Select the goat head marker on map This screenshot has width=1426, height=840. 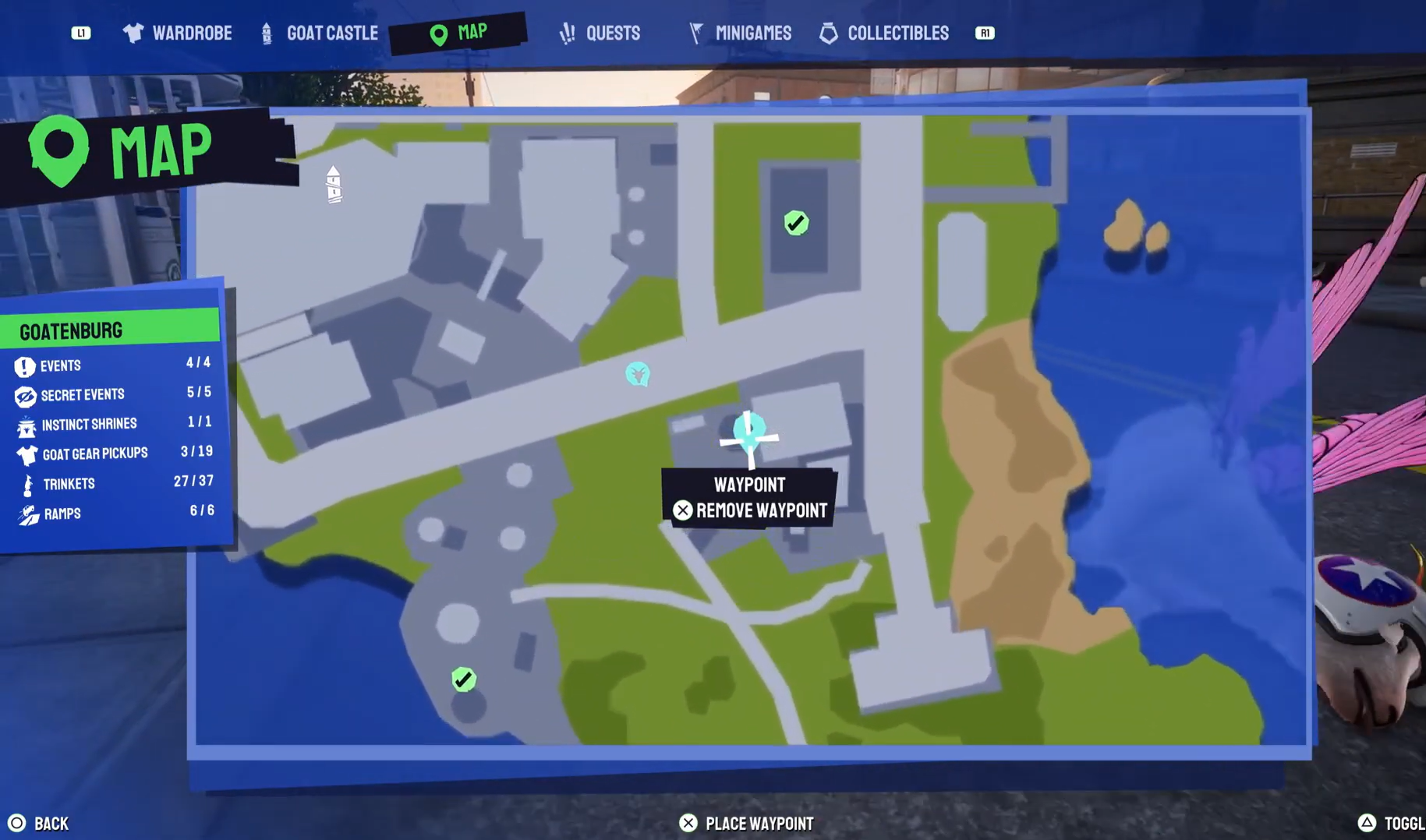[x=637, y=375]
